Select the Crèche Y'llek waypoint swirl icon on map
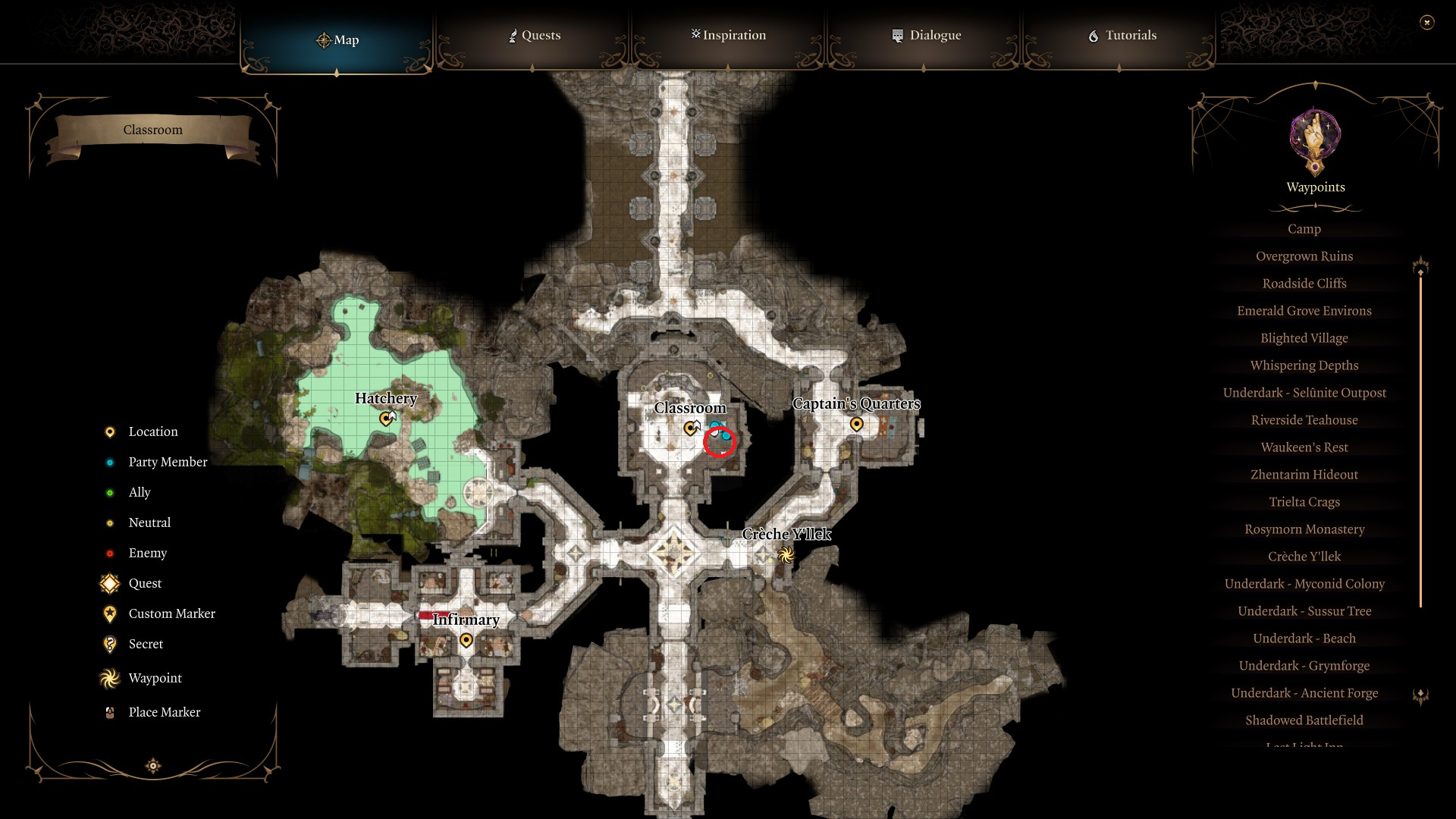 [786, 554]
